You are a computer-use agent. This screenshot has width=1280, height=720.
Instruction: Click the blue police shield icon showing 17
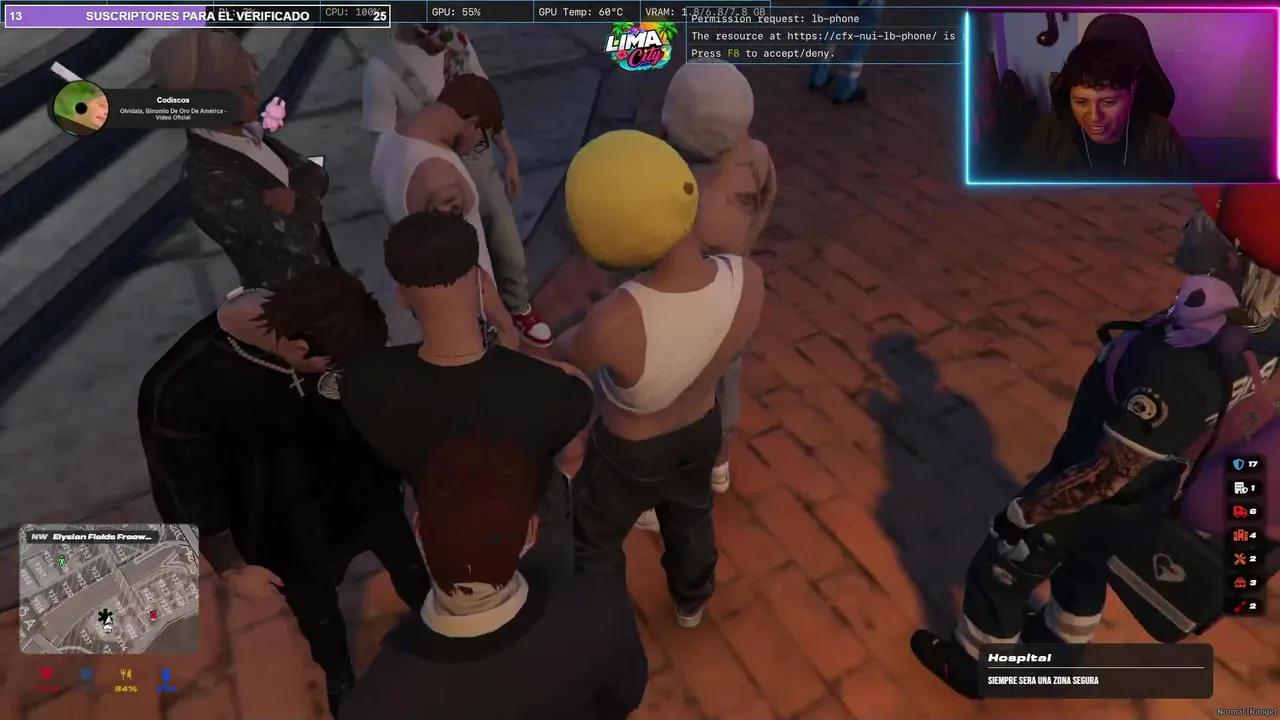coord(1238,463)
